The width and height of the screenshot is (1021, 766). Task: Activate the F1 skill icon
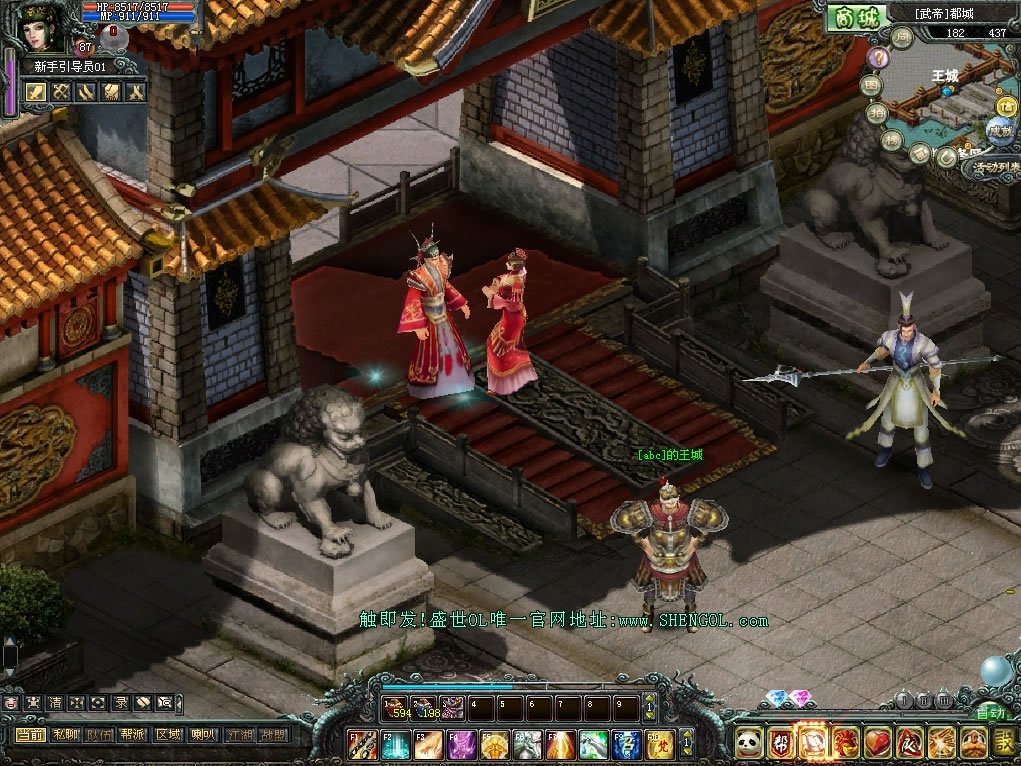point(362,745)
